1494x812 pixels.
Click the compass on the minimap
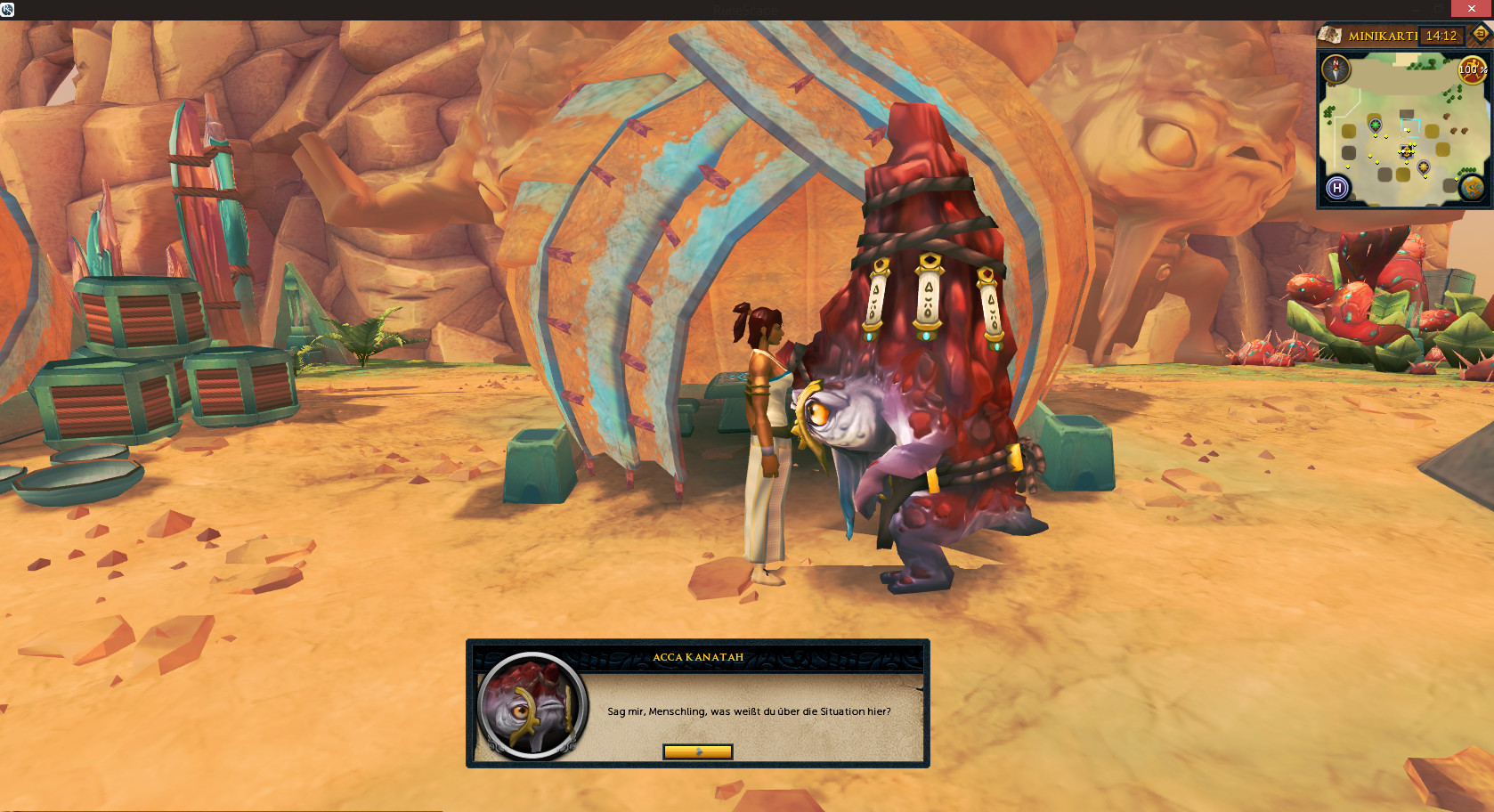1336,69
